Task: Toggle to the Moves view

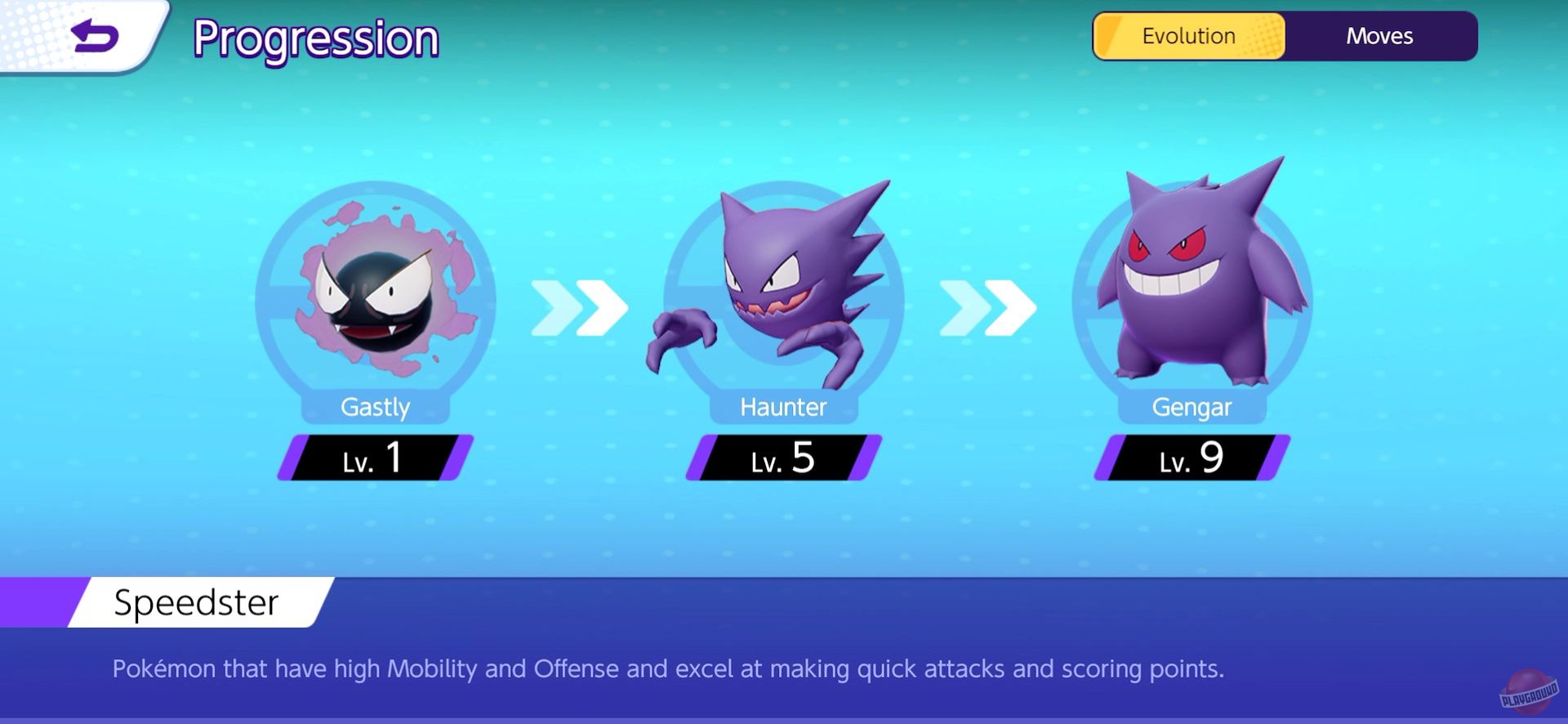Action: 1379,36
